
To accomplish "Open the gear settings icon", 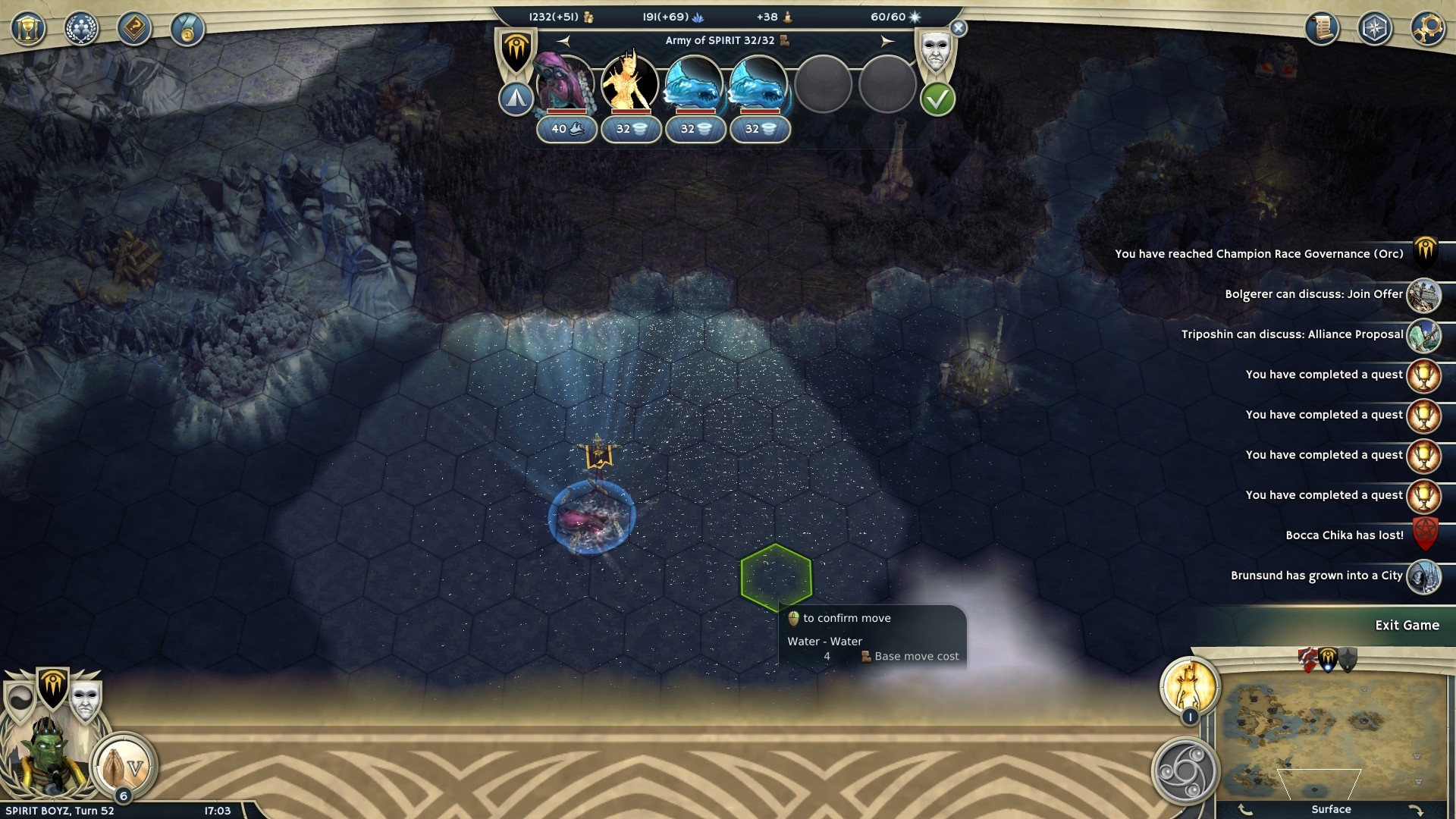I will point(1427,29).
